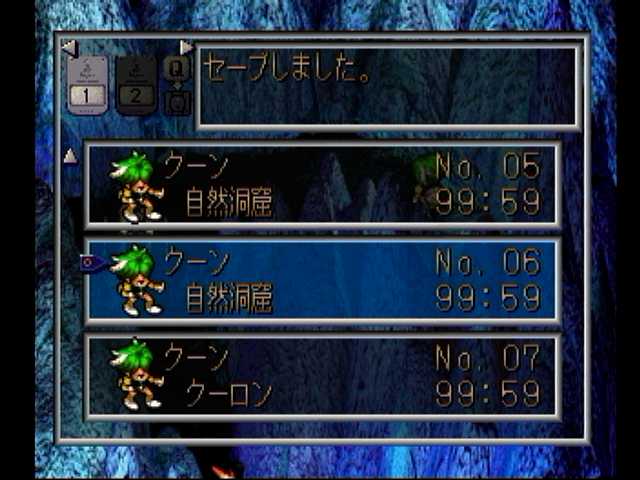Click the right arrow above the memory cards
The image size is (640, 480).
pyautogui.click(x=186, y=47)
